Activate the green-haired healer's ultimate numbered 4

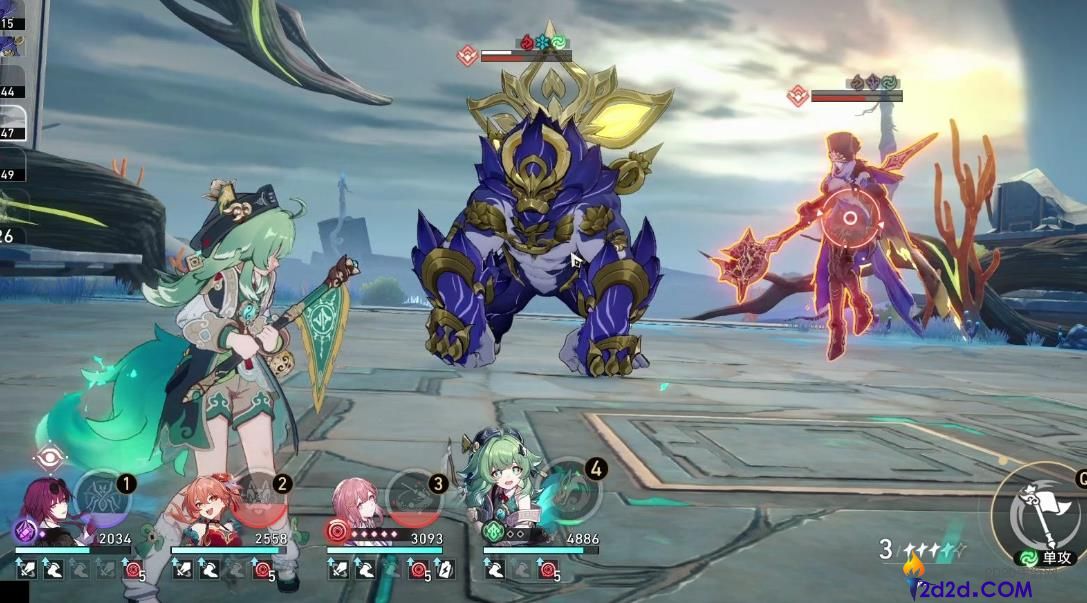click(571, 499)
